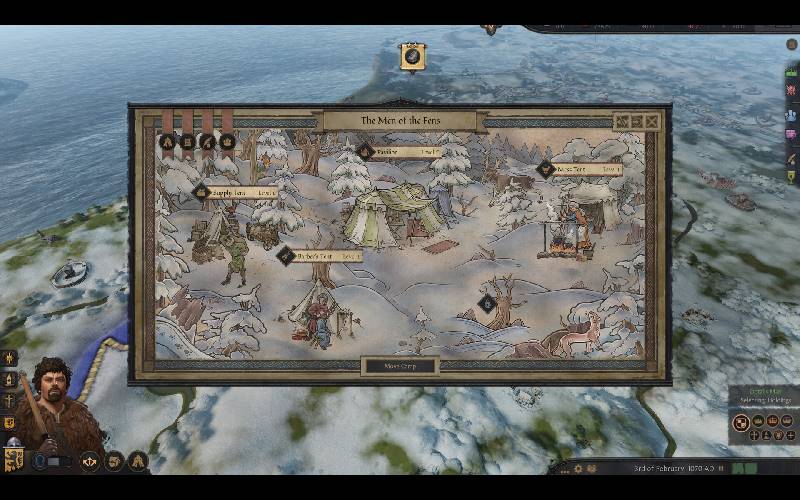The image size is (800, 500).
Task: Click the banner notification above the window
Action: pos(412,56)
